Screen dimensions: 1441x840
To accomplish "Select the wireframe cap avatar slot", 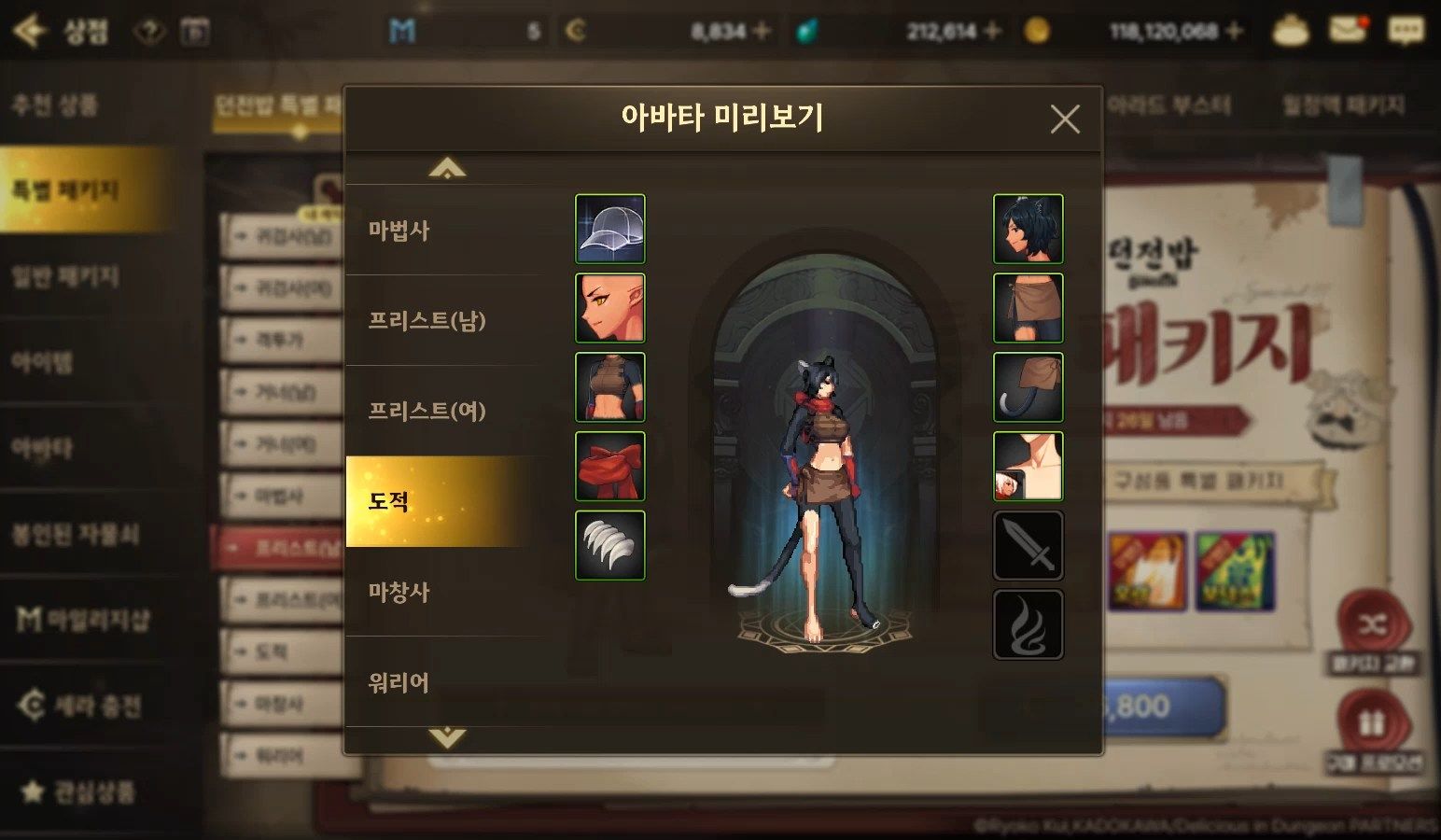I will (x=610, y=229).
